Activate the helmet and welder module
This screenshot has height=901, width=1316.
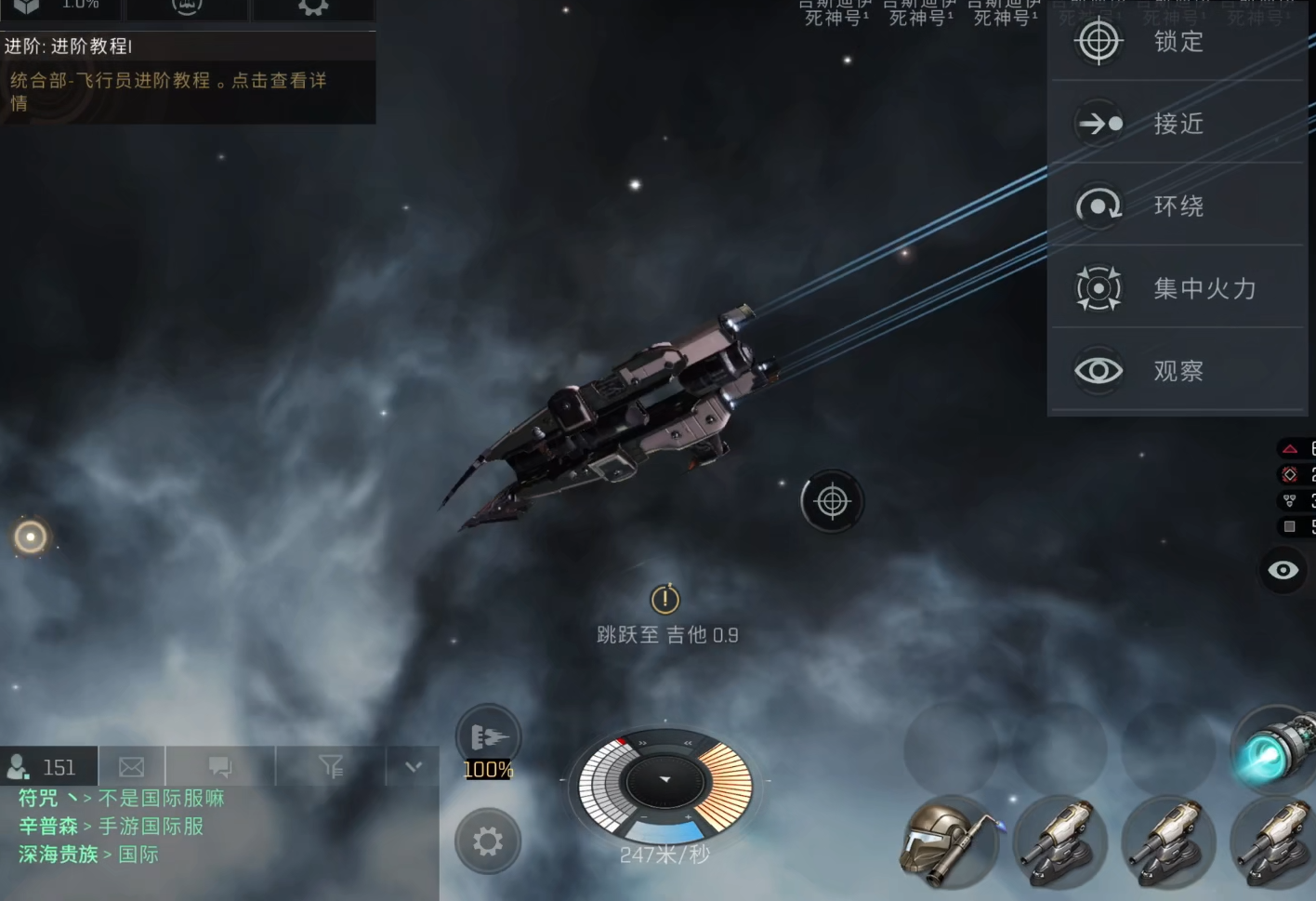pyautogui.click(x=948, y=843)
